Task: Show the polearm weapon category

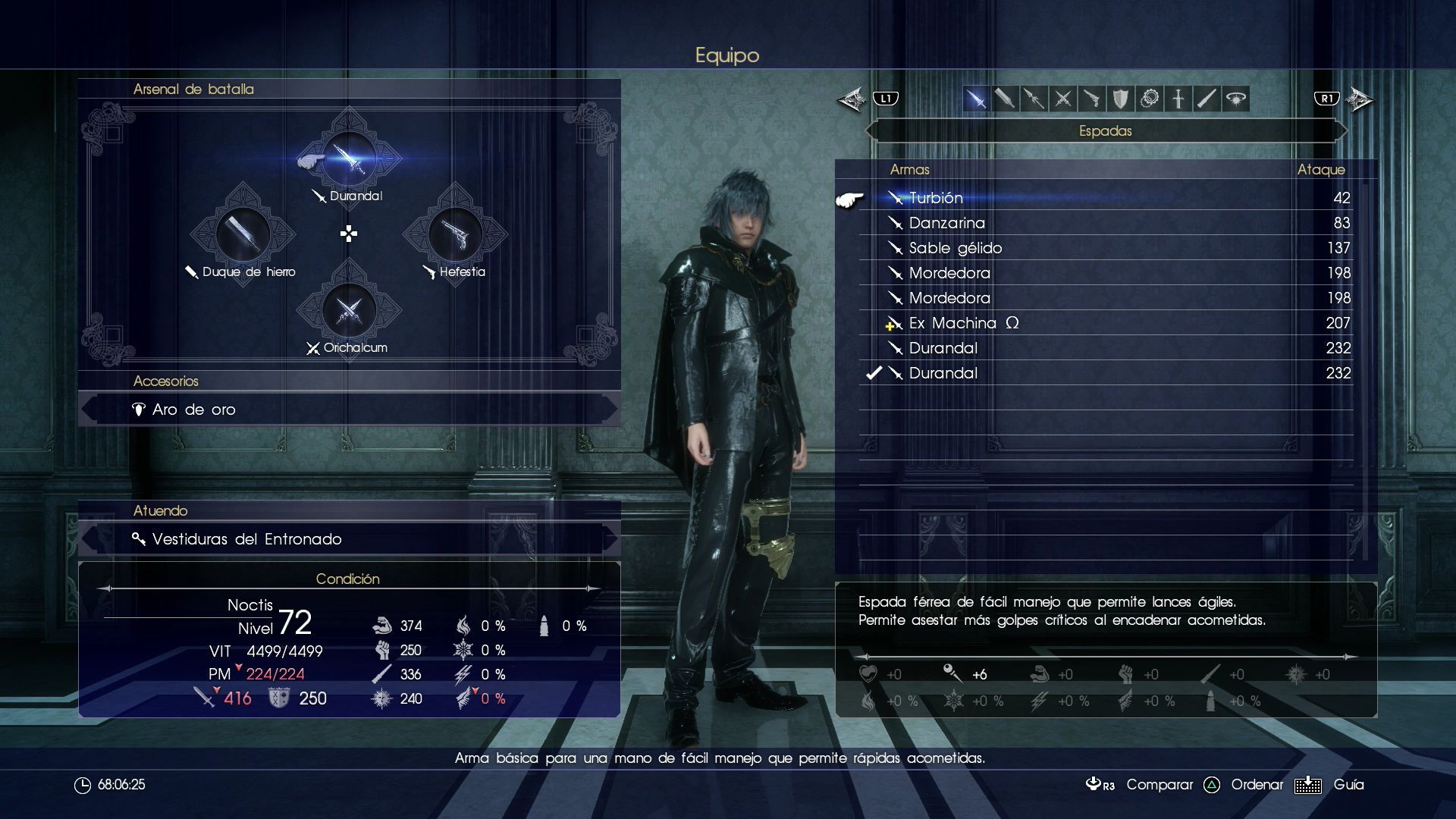Action: (x=1034, y=99)
